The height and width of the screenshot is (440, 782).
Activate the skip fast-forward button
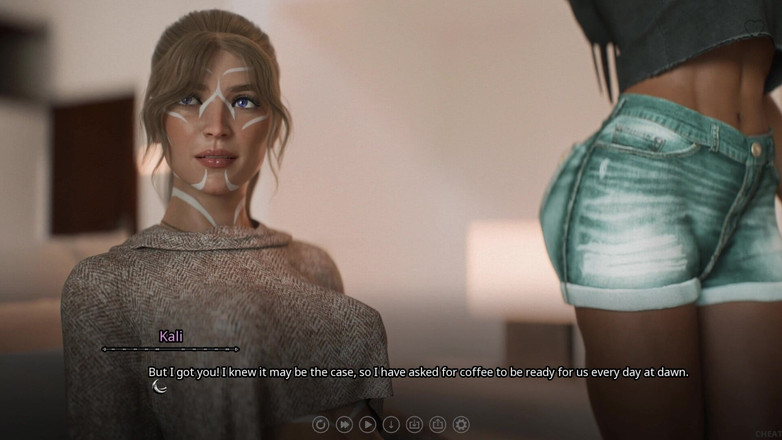tap(344, 425)
